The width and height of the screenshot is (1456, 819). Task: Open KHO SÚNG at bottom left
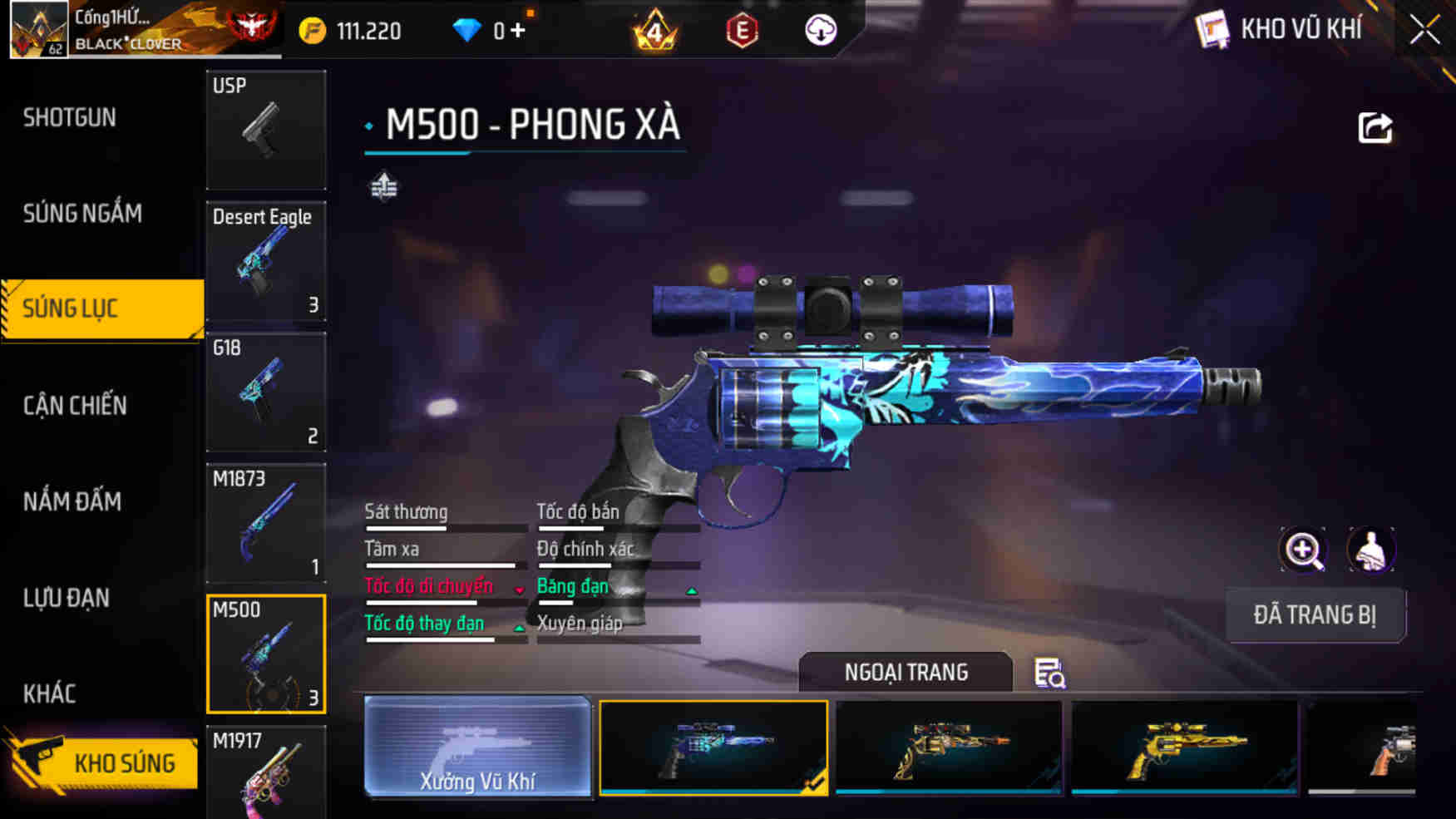[125, 762]
